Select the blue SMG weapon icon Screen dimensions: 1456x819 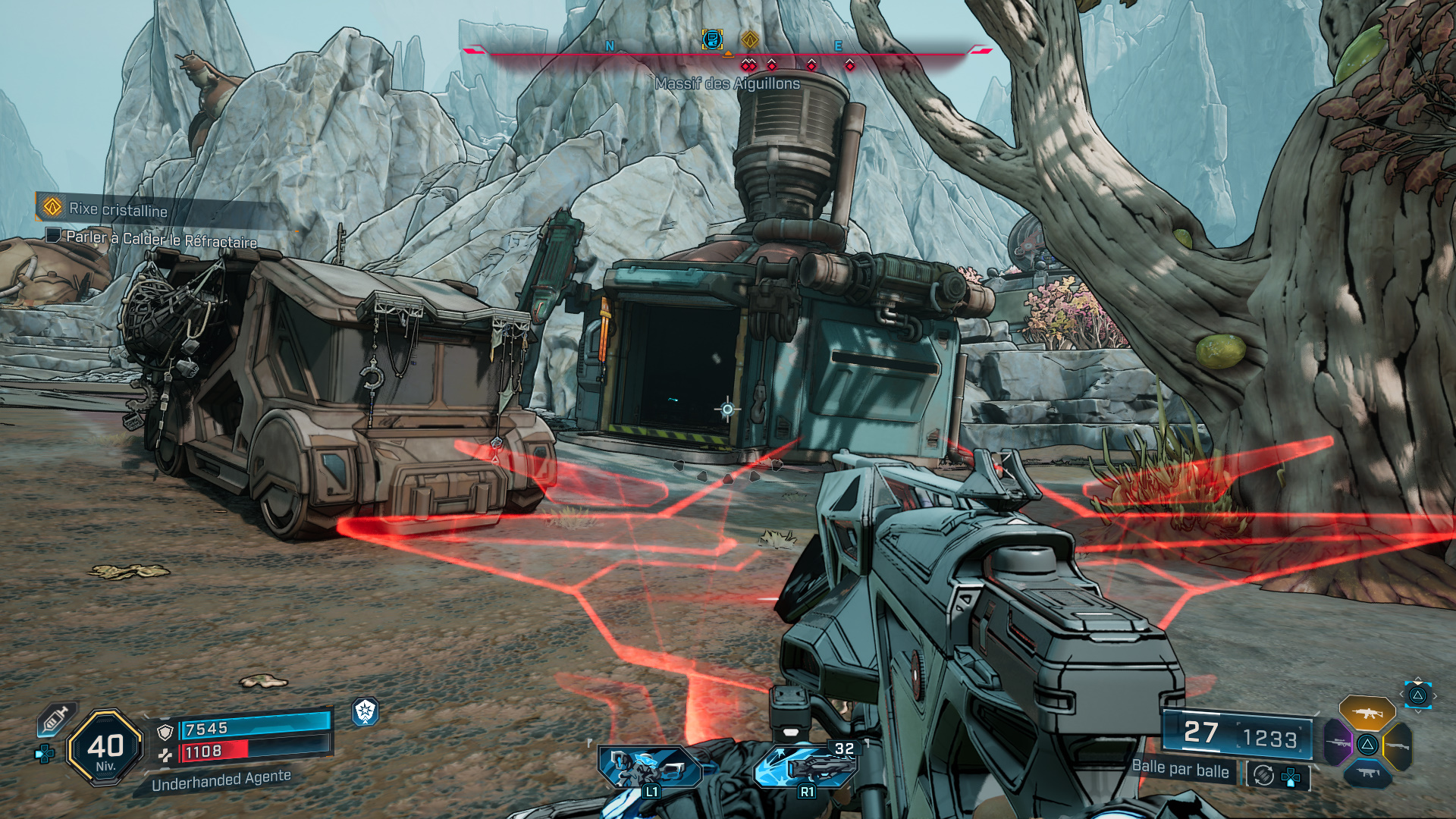tap(1367, 773)
